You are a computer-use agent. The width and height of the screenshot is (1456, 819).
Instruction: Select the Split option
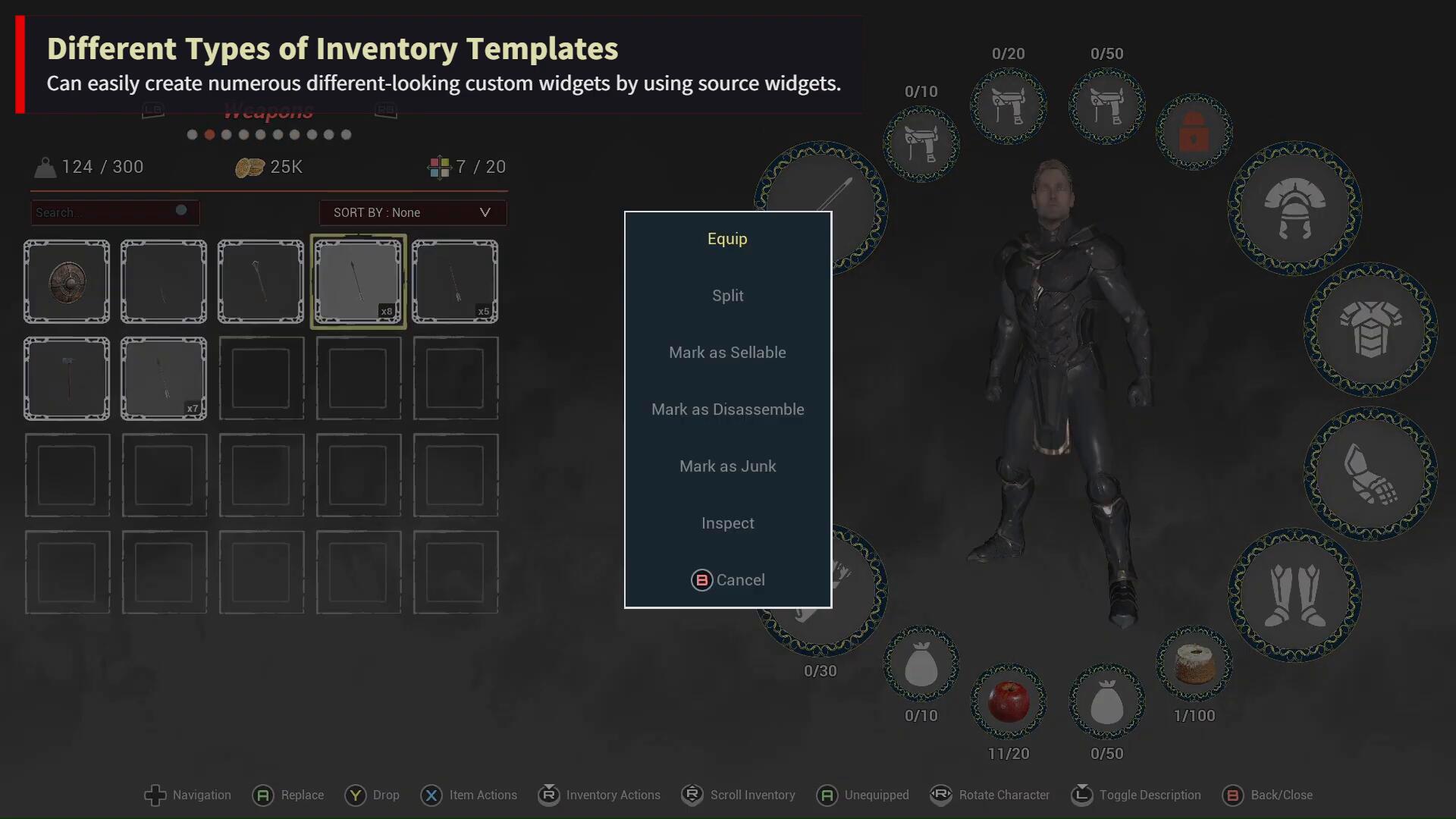(x=727, y=296)
